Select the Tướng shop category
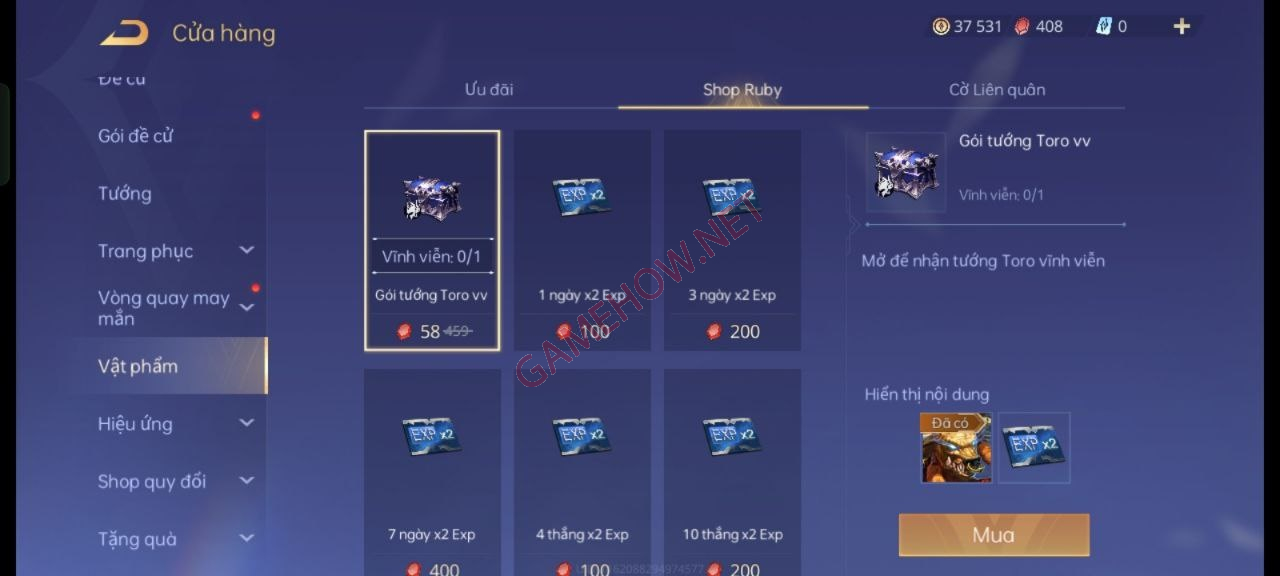The width and height of the screenshot is (1280, 576). click(125, 194)
